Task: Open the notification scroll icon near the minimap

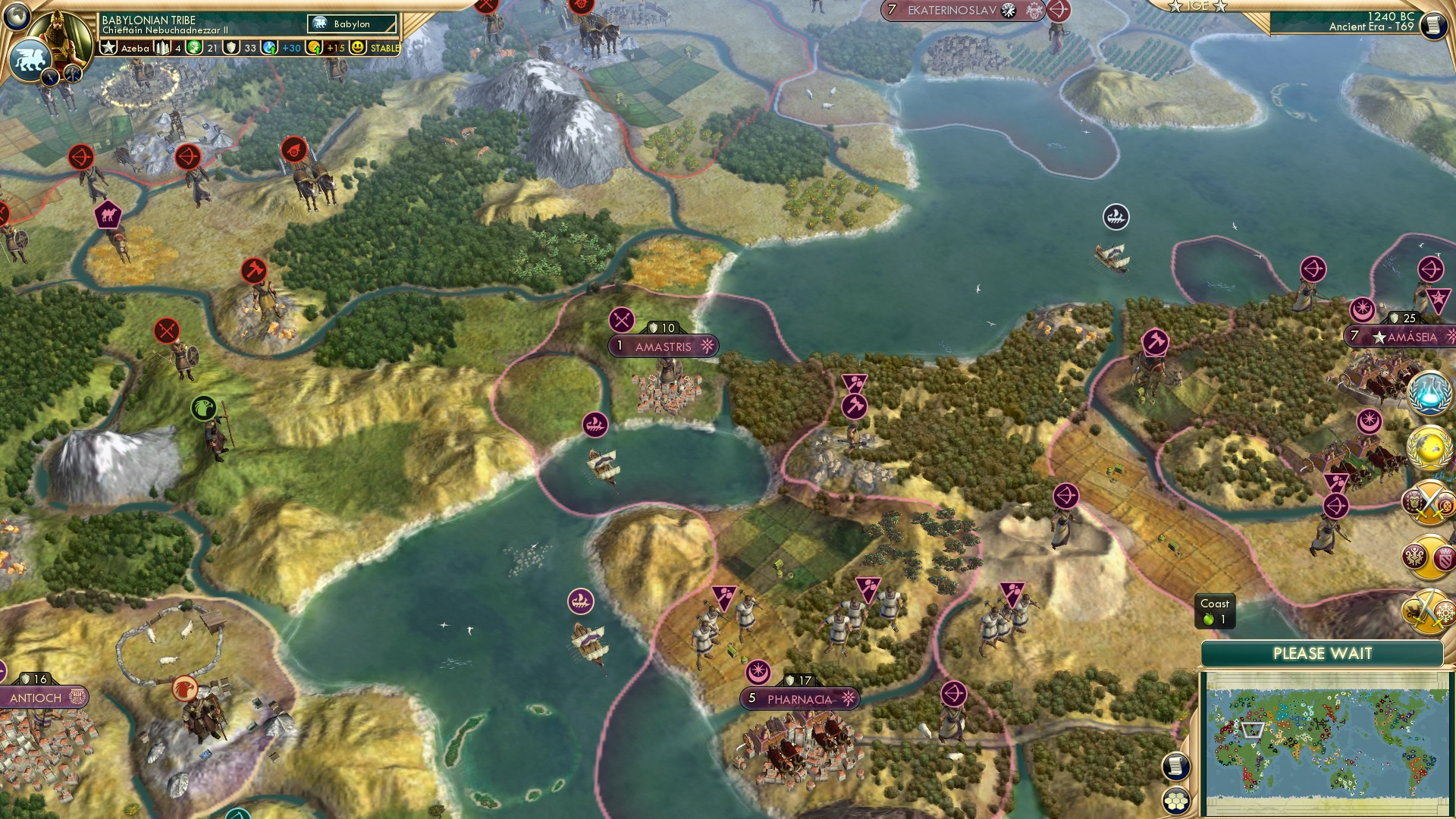Action: (x=1175, y=766)
